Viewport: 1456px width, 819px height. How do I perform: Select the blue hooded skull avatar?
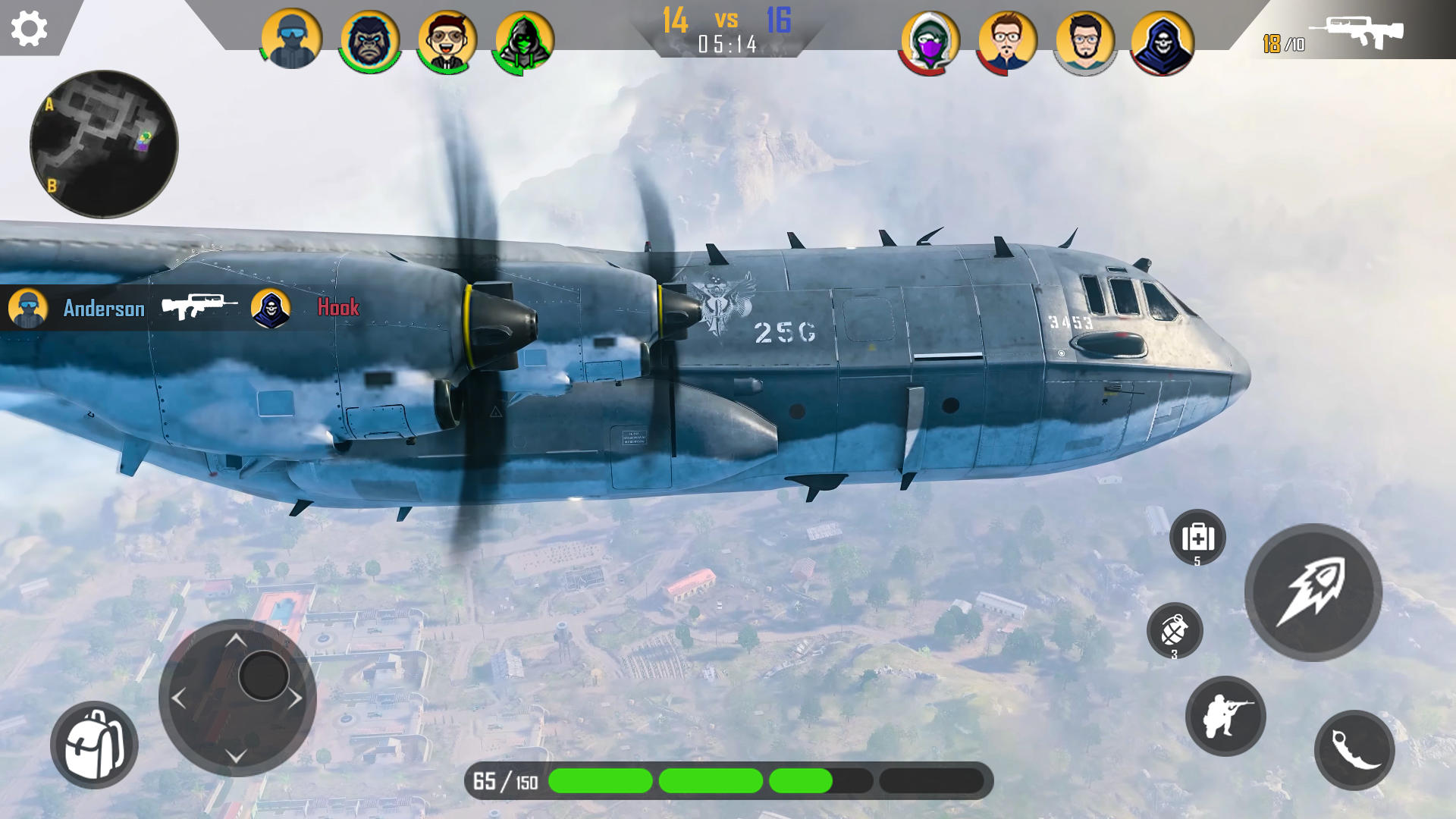click(x=1162, y=42)
